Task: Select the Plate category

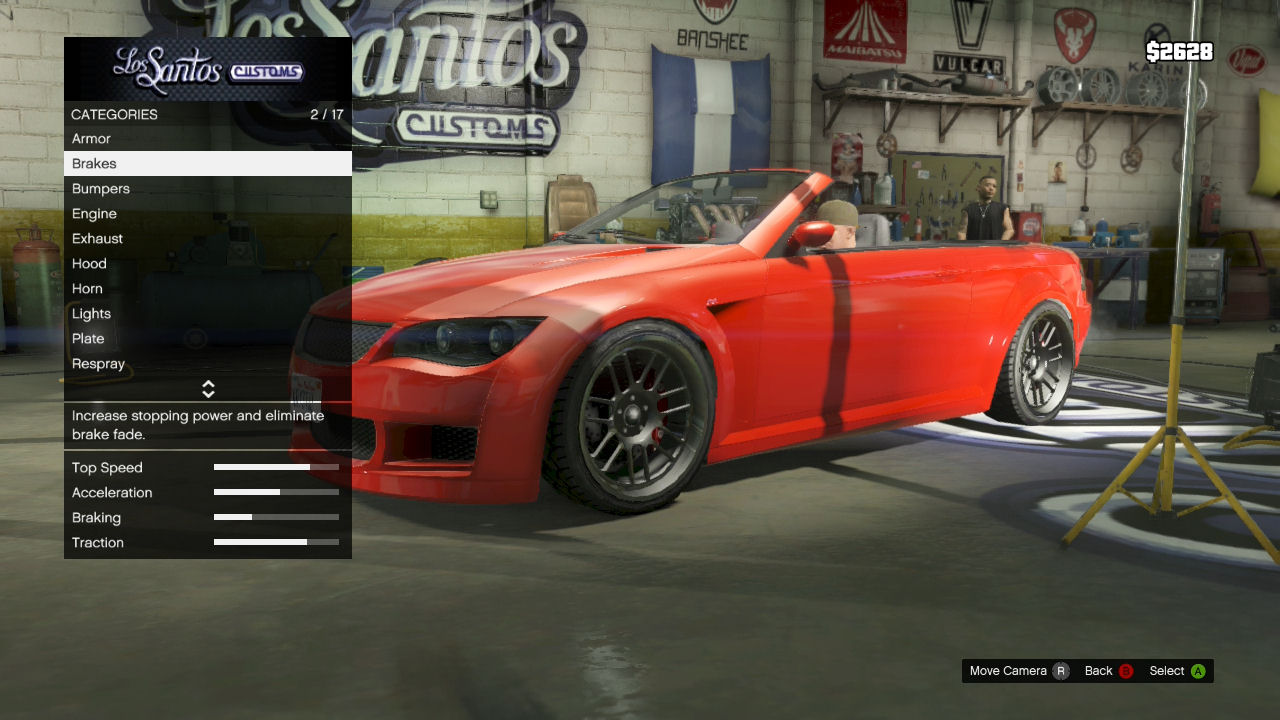Action: pyautogui.click(x=207, y=339)
